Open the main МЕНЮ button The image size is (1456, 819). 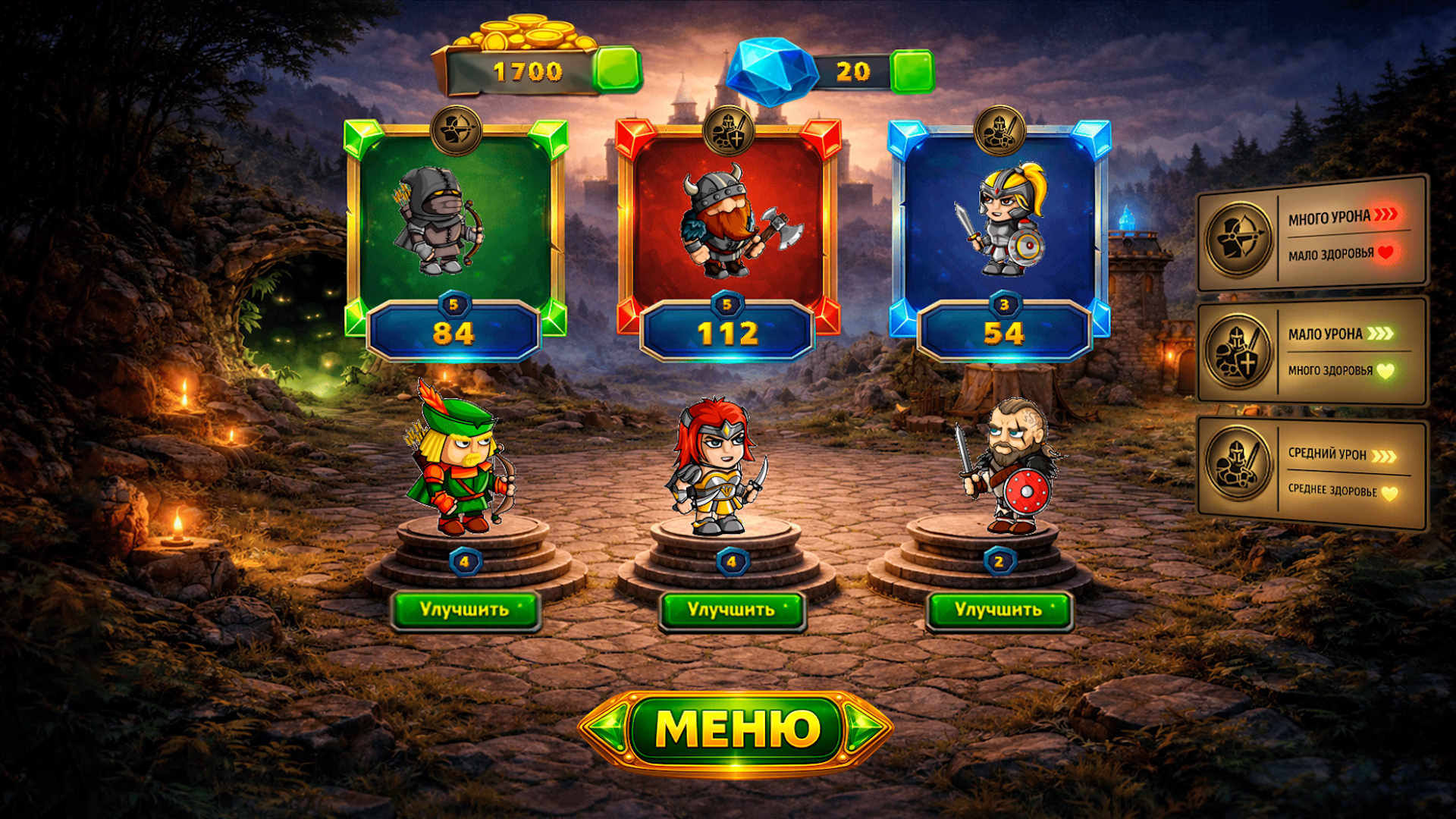[735, 730]
